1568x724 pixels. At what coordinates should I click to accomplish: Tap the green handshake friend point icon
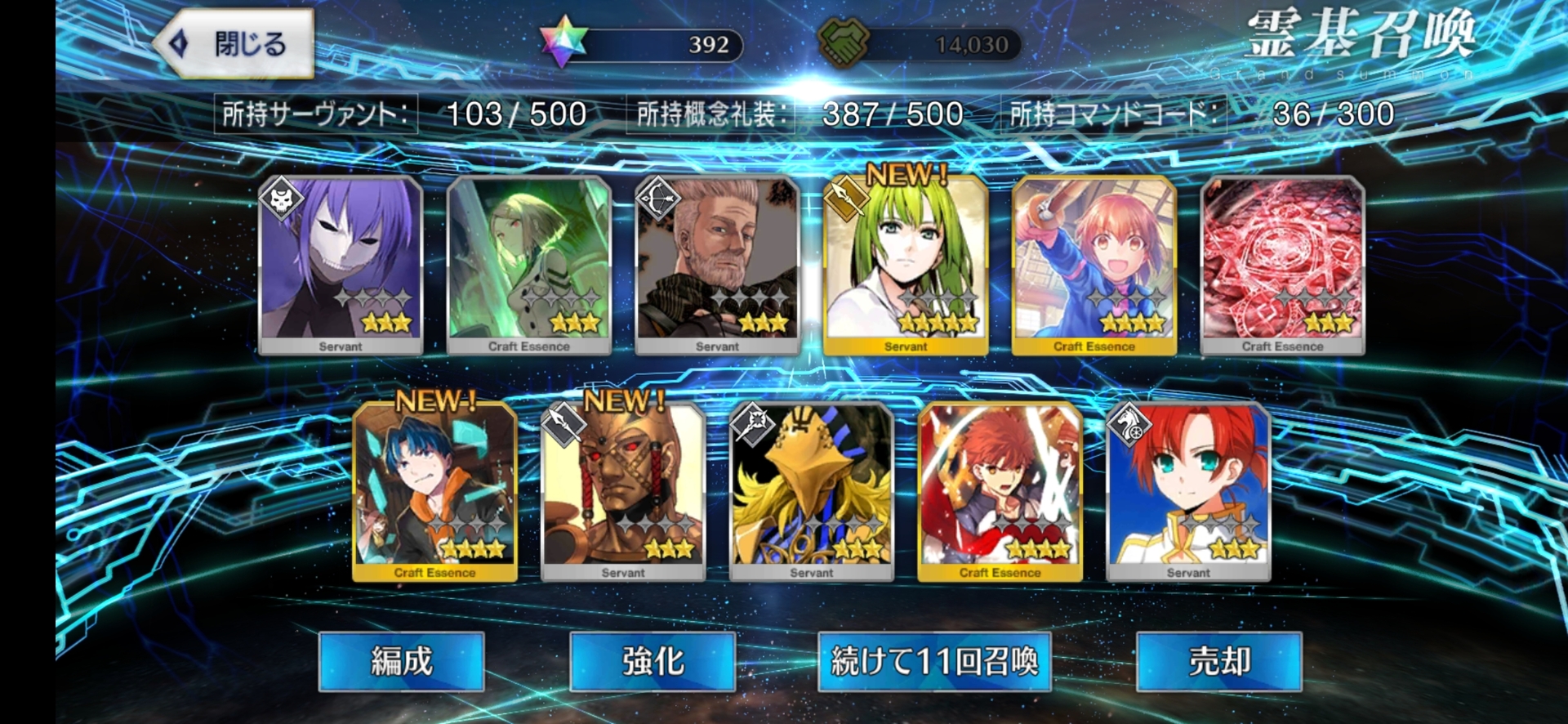[844, 42]
